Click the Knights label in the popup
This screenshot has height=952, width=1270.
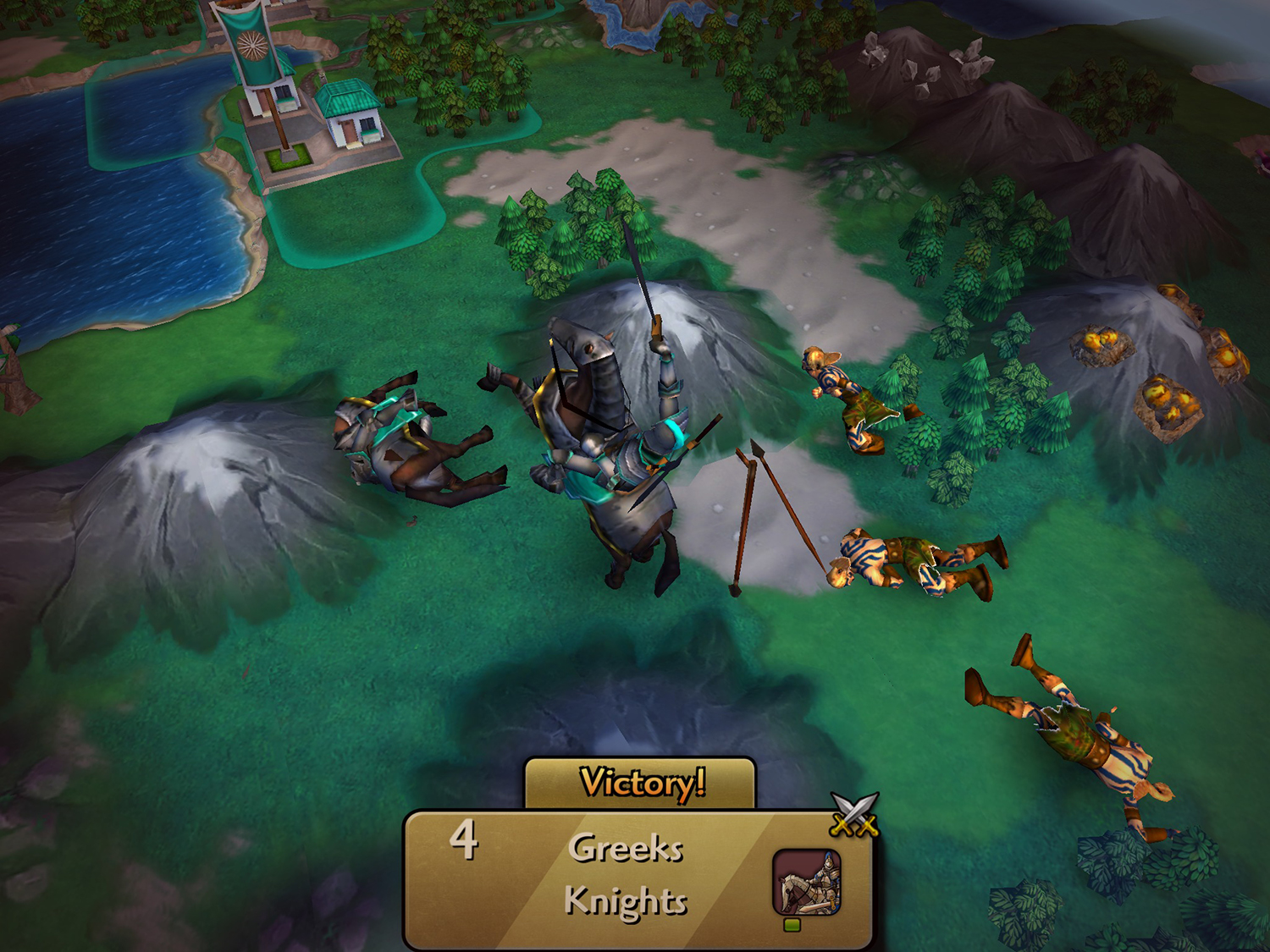627,902
